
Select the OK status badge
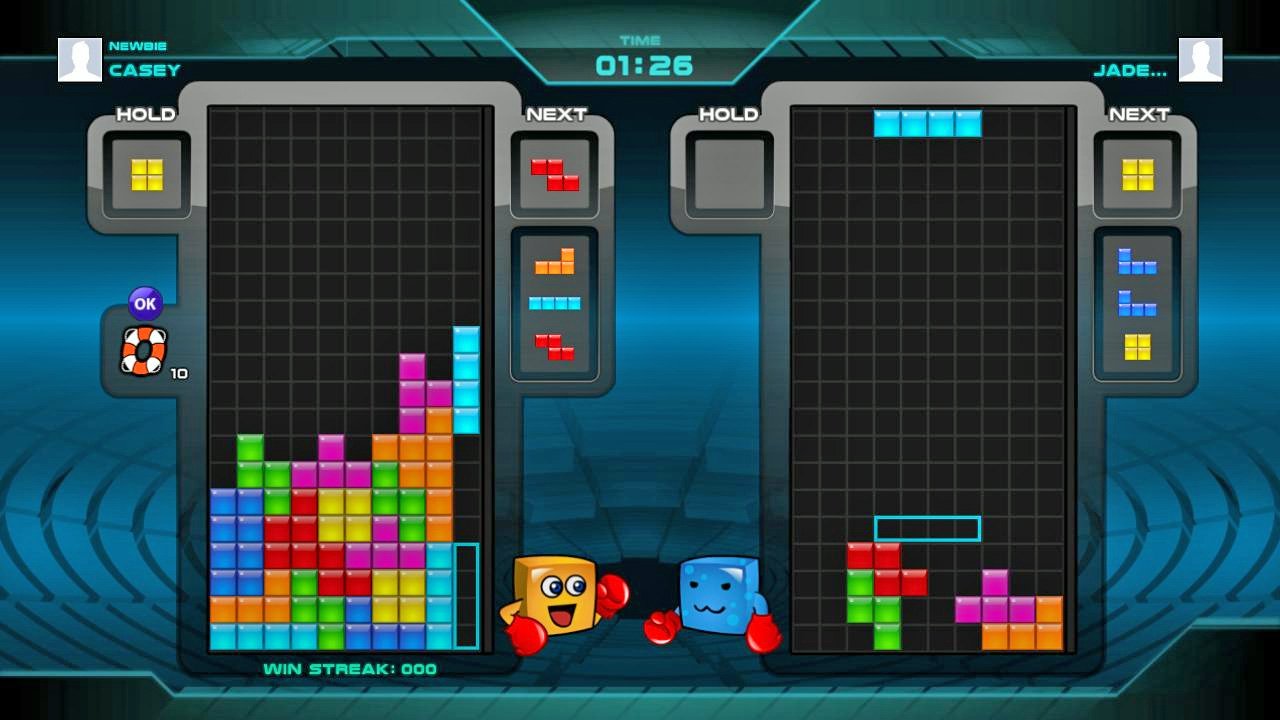pos(143,303)
